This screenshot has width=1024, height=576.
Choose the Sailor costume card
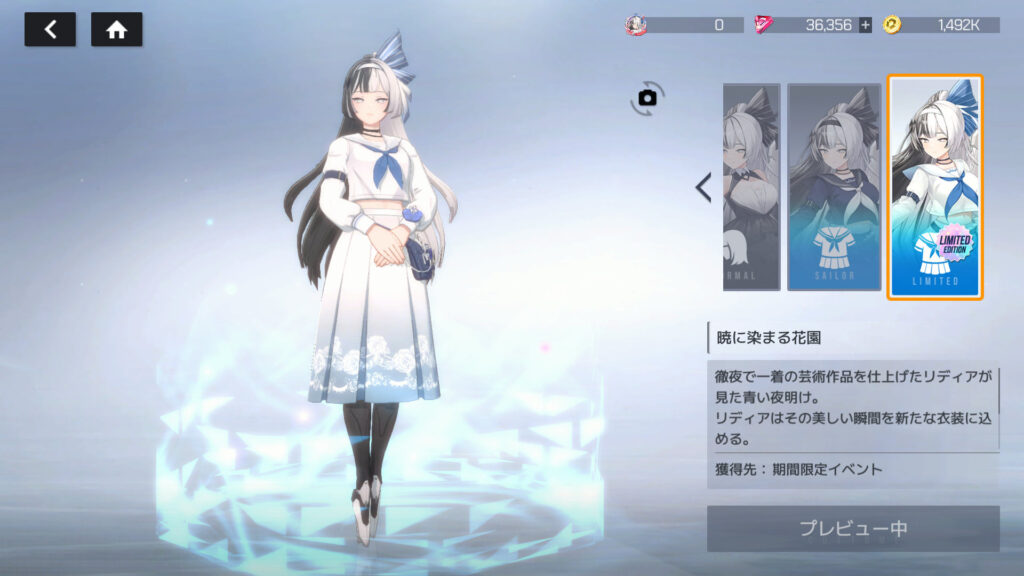point(834,187)
